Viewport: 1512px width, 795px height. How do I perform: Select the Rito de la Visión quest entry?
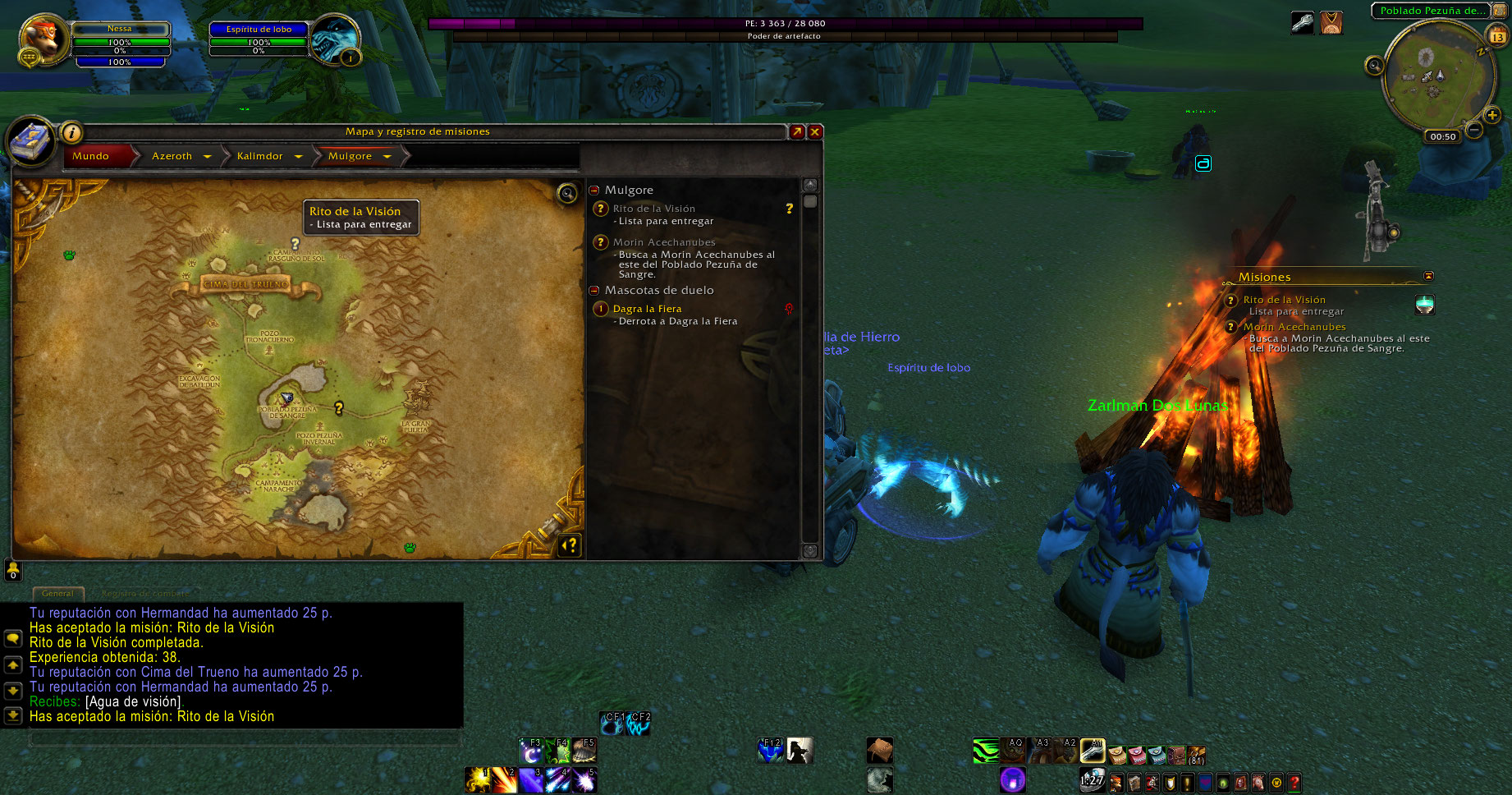point(653,209)
